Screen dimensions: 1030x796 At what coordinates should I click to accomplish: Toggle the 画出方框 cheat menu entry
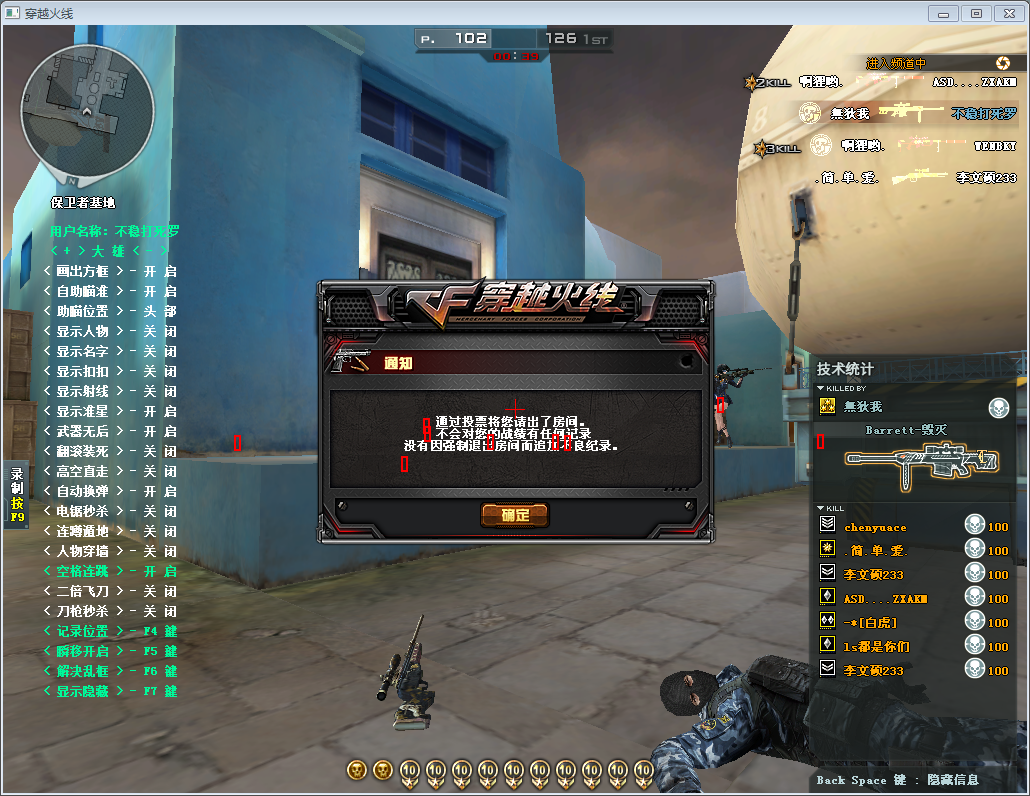click(110, 271)
